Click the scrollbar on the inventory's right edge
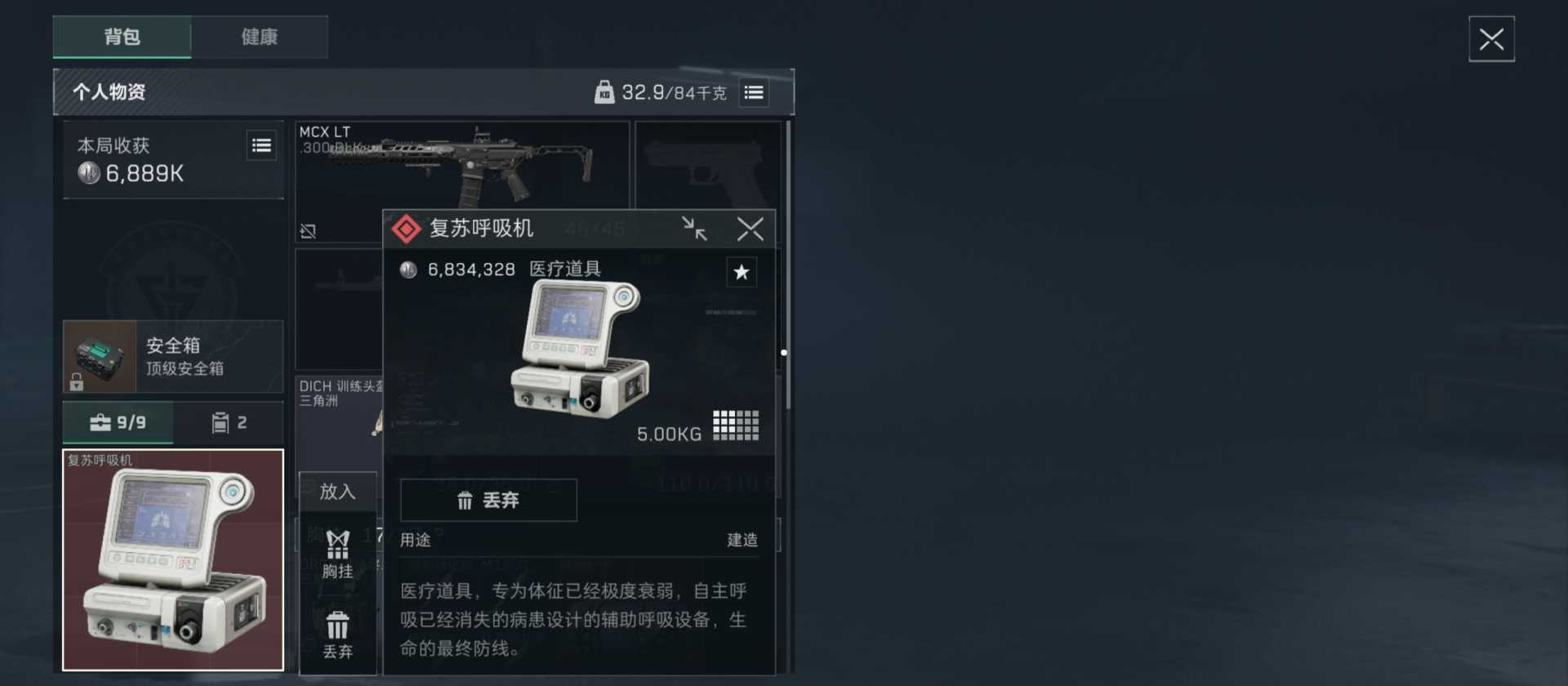Screen dimensions: 1568x686 [785, 353]
